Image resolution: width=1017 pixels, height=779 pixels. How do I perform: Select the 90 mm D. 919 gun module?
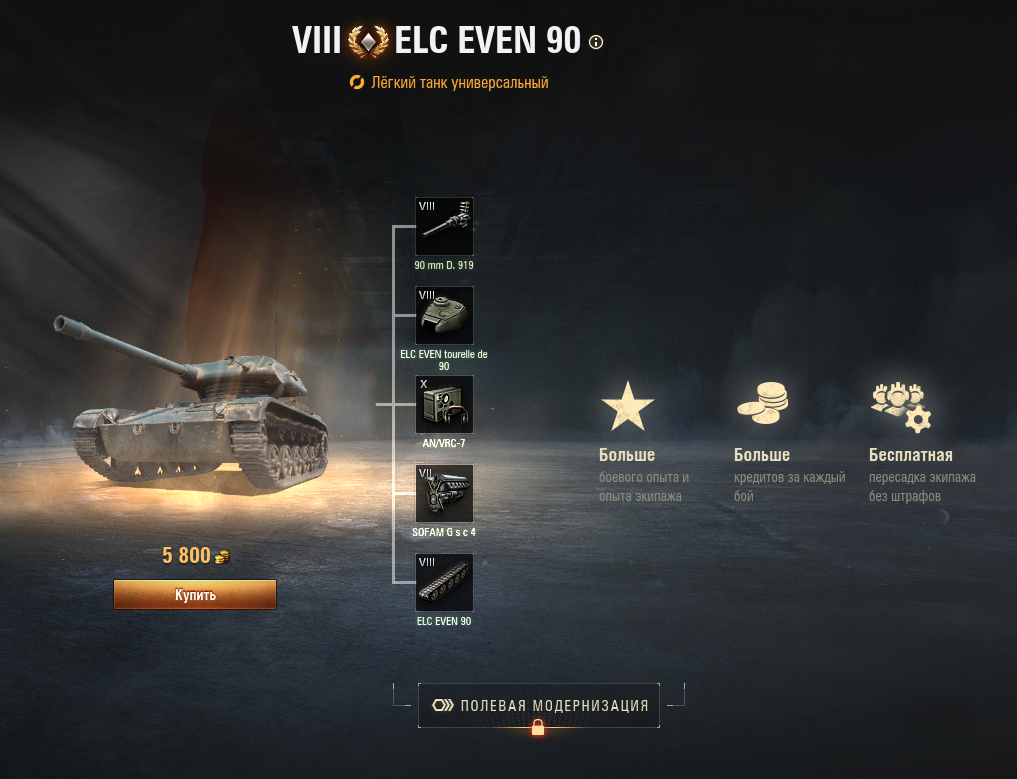click(x=444, y=226)
